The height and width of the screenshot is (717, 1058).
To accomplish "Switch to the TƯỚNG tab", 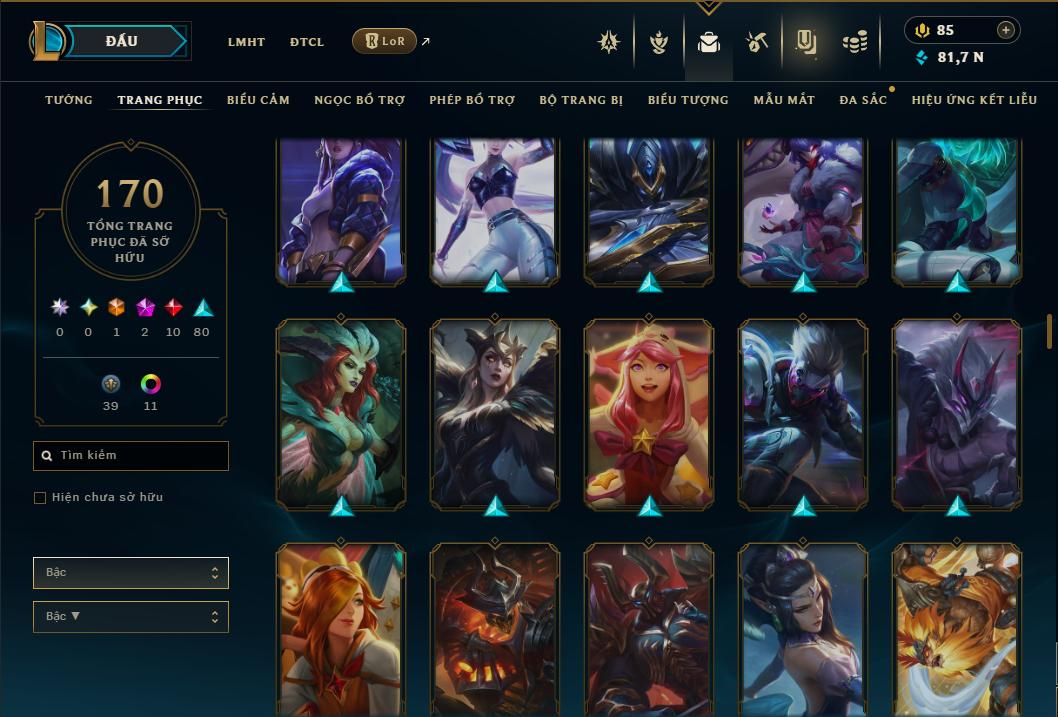I will click(69, 100).
